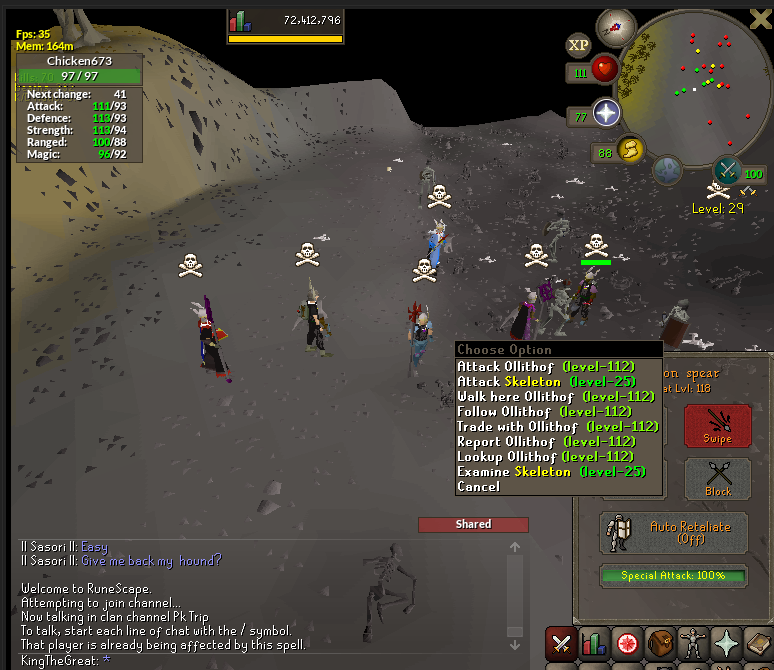Activate the Special Attack bar
Screen dimensions: 774x670
(x=674, y=576)
